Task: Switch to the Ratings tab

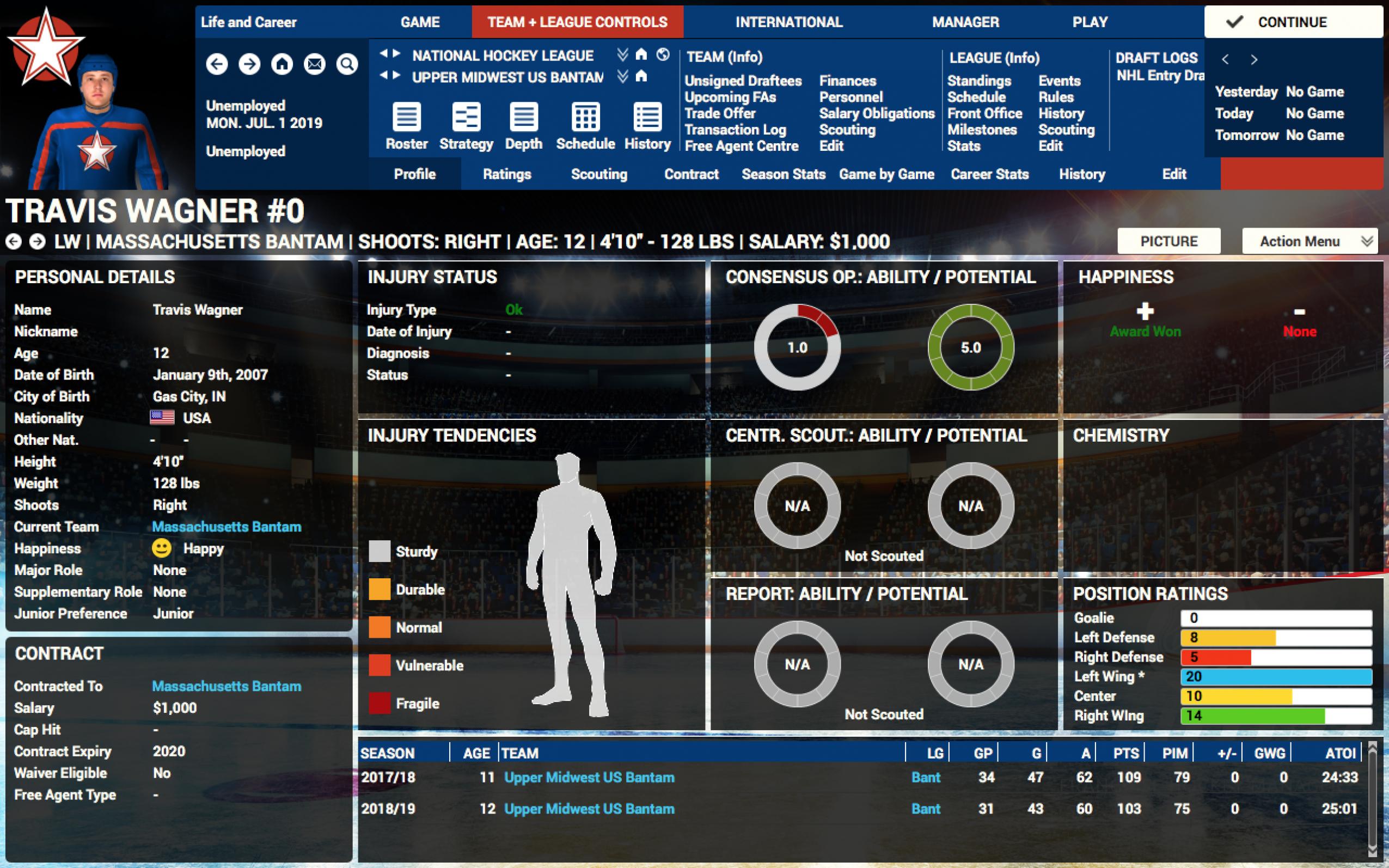Action: (x=507, y=174)
